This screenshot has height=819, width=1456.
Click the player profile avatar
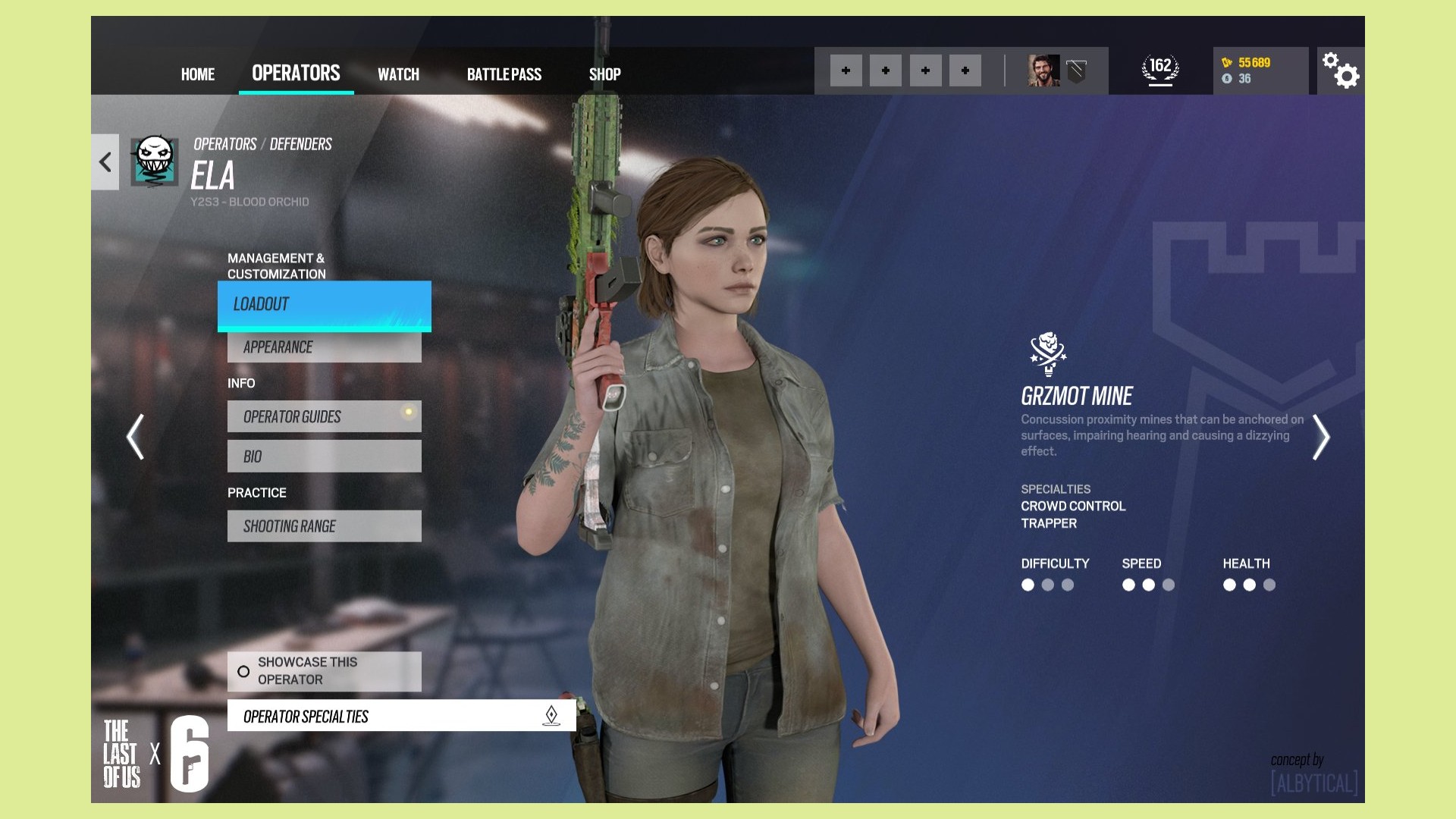coord(1043,71)
